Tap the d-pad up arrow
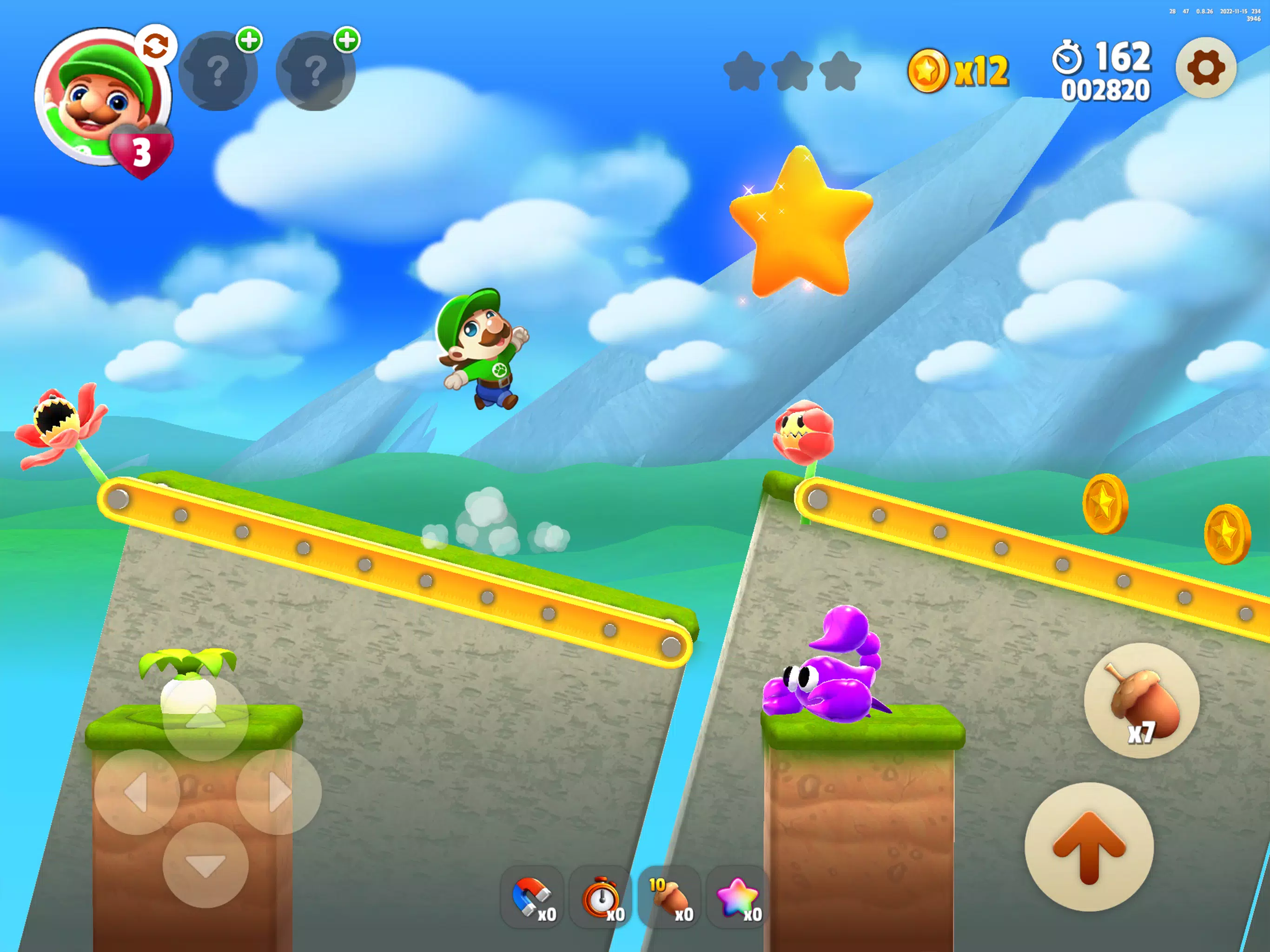The width and height of the screenshot is (1270, 952). pyautogui.click(x=205, y=718)
